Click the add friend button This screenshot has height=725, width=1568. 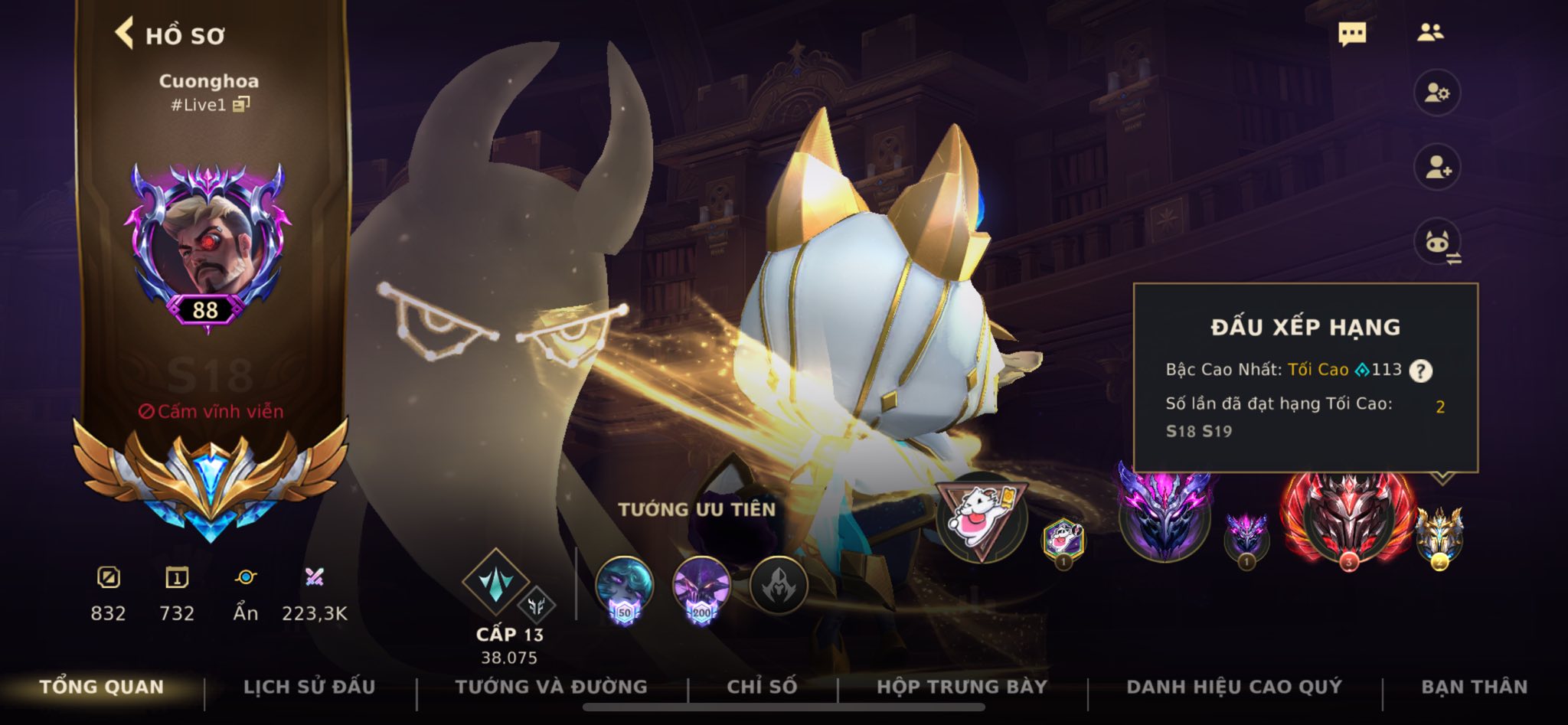point(1437,168)
